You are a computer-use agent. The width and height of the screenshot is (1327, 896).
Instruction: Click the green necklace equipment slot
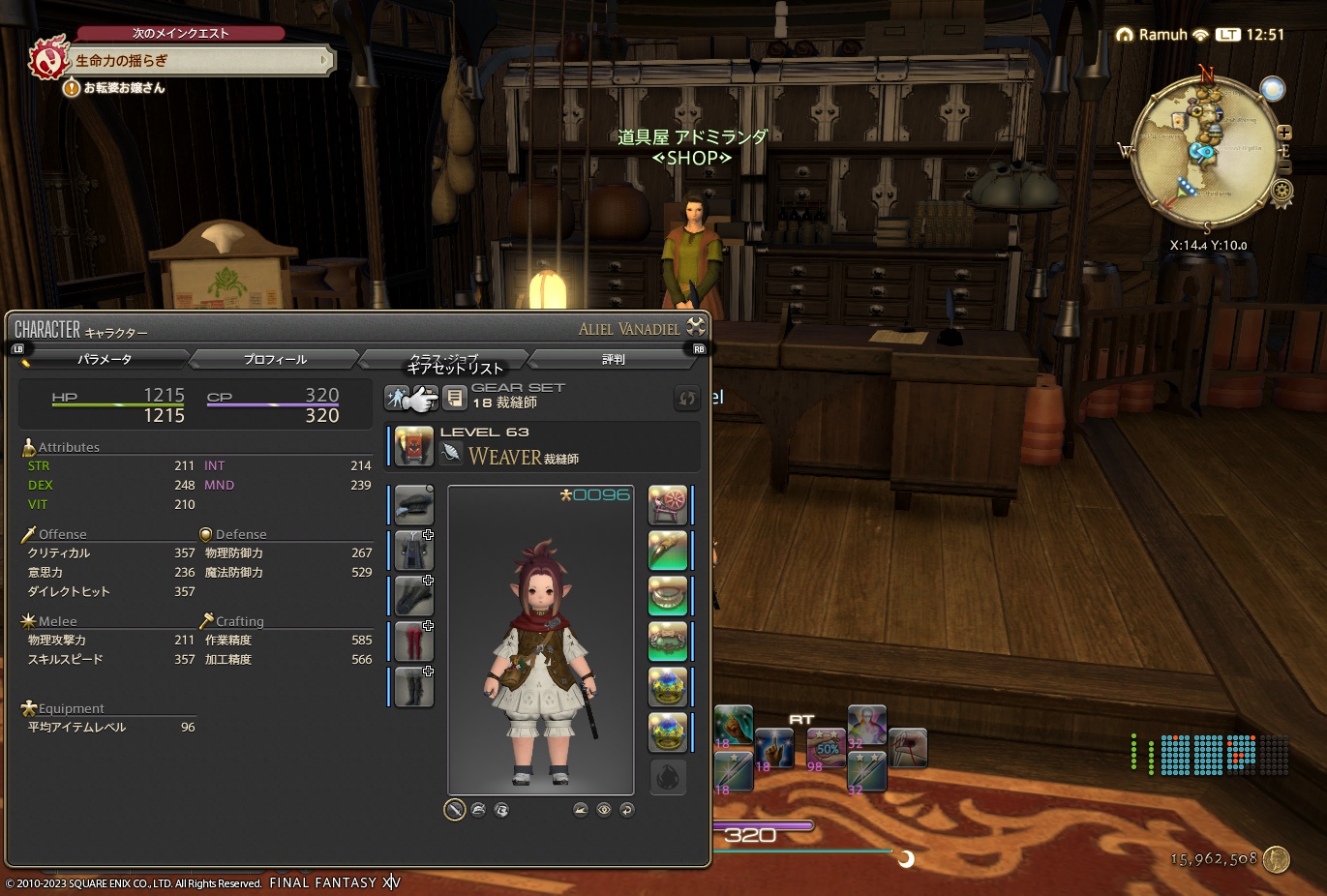point(668,550)
